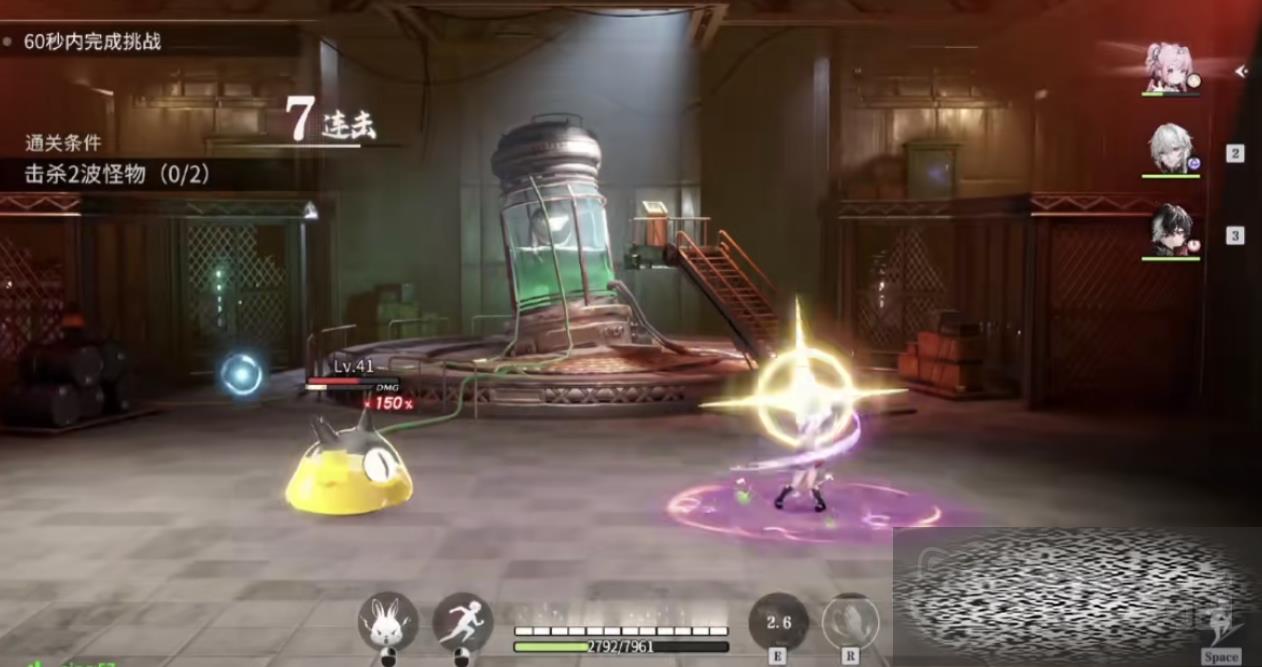Activate the circular ultimate skill icon
The height and width of the screenshot is (667, 1262).
pos(850,622)
